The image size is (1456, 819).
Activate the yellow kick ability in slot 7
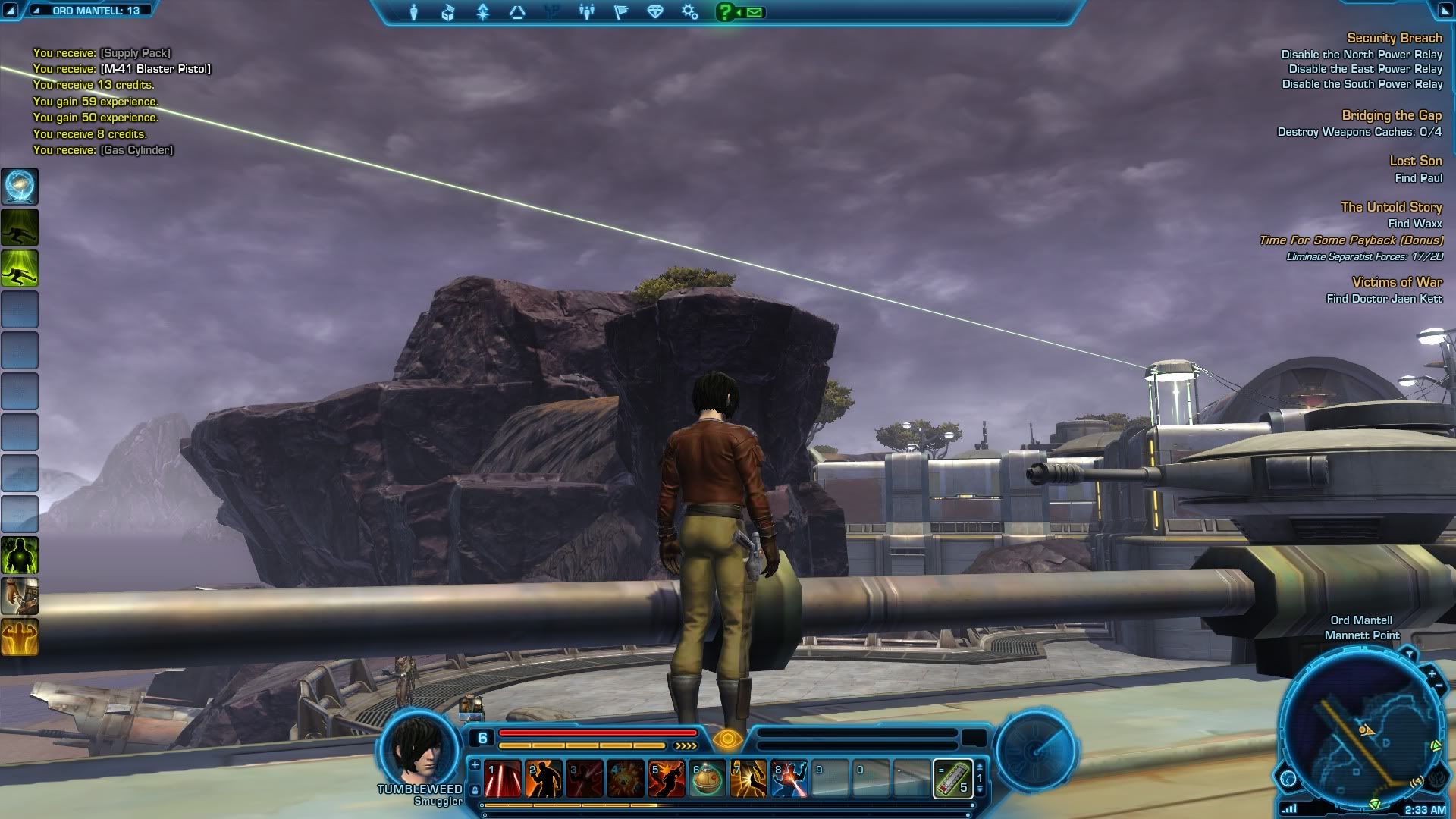click(x=748, y=779)
